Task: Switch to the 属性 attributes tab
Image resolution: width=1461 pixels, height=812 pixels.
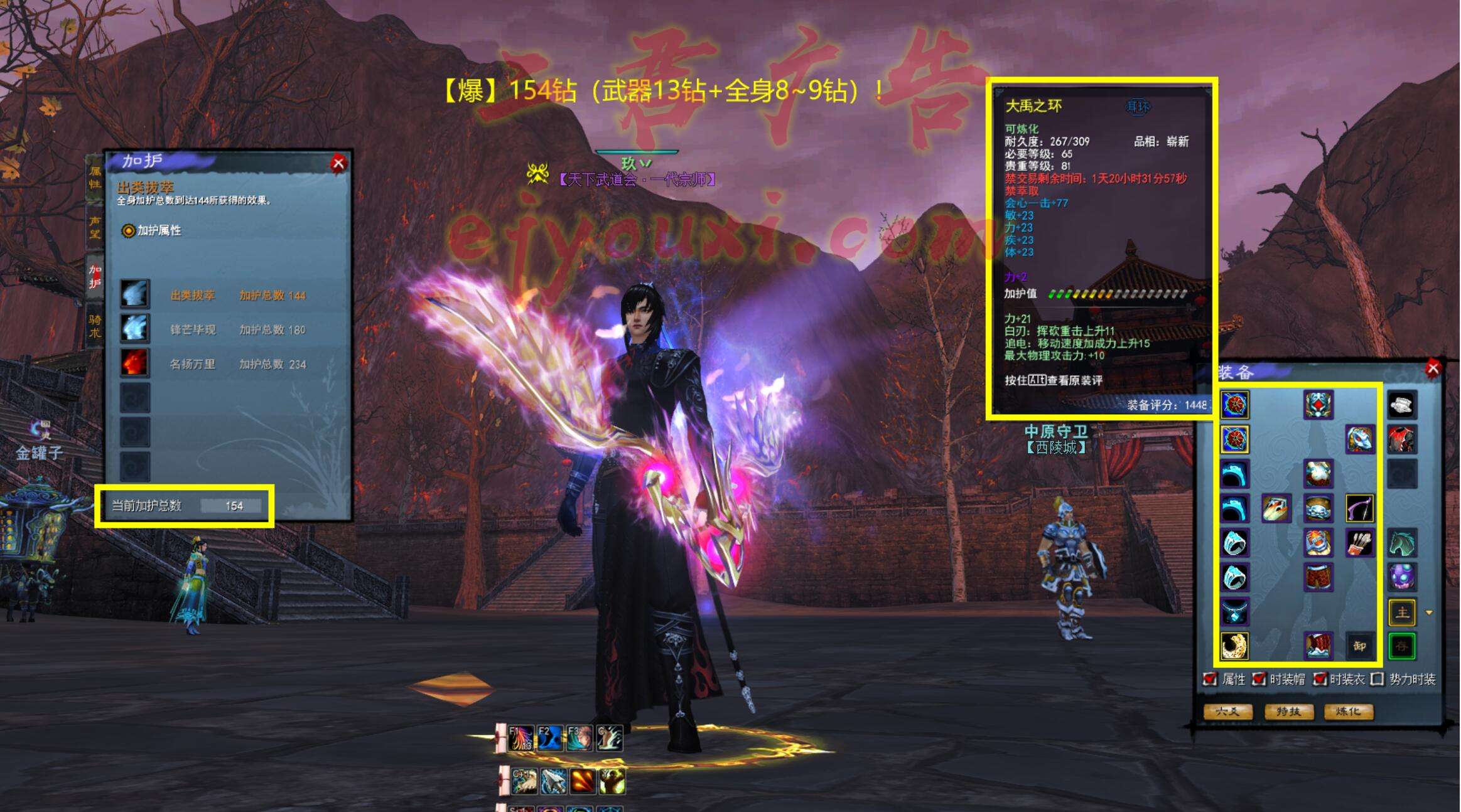Action: 95,178
